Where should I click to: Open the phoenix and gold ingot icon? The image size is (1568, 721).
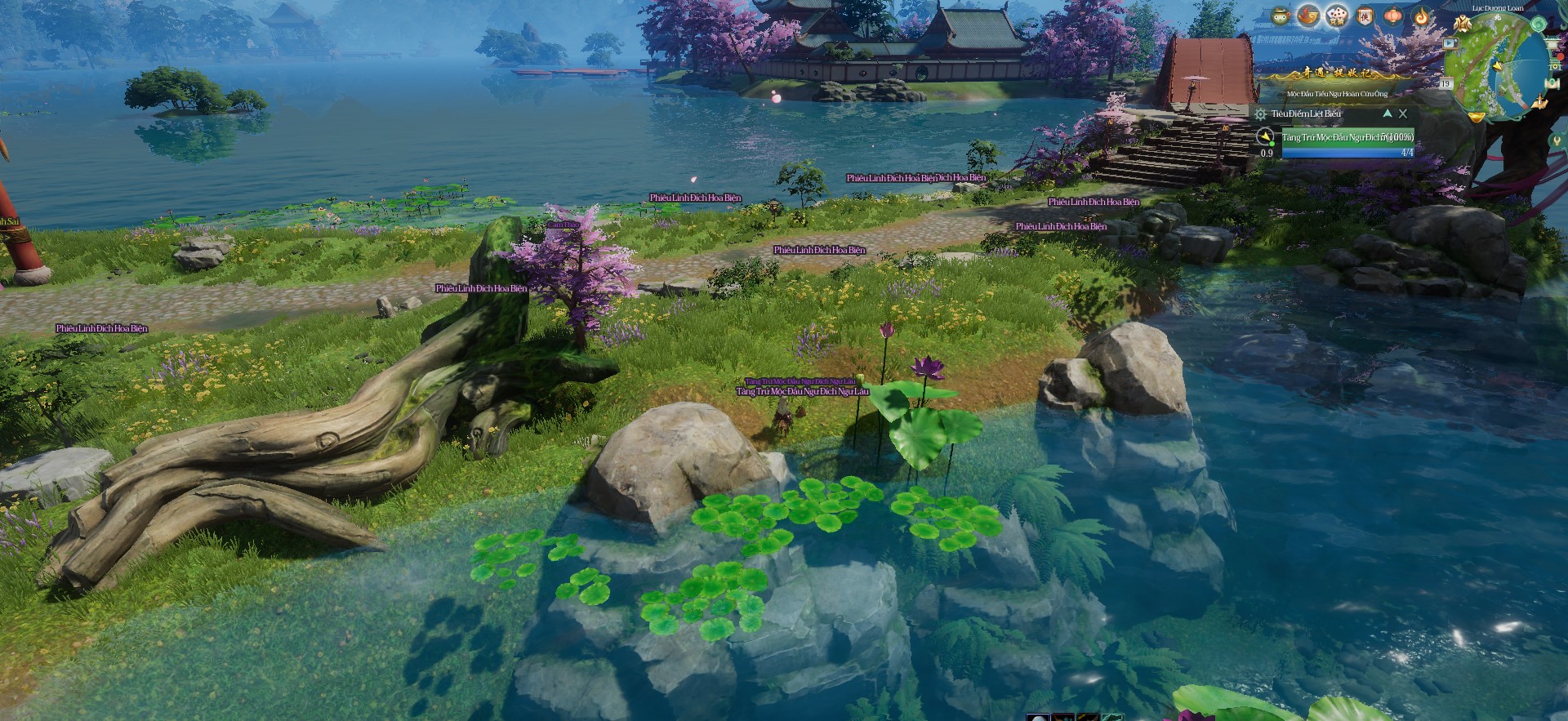[x=1308, y=16]
